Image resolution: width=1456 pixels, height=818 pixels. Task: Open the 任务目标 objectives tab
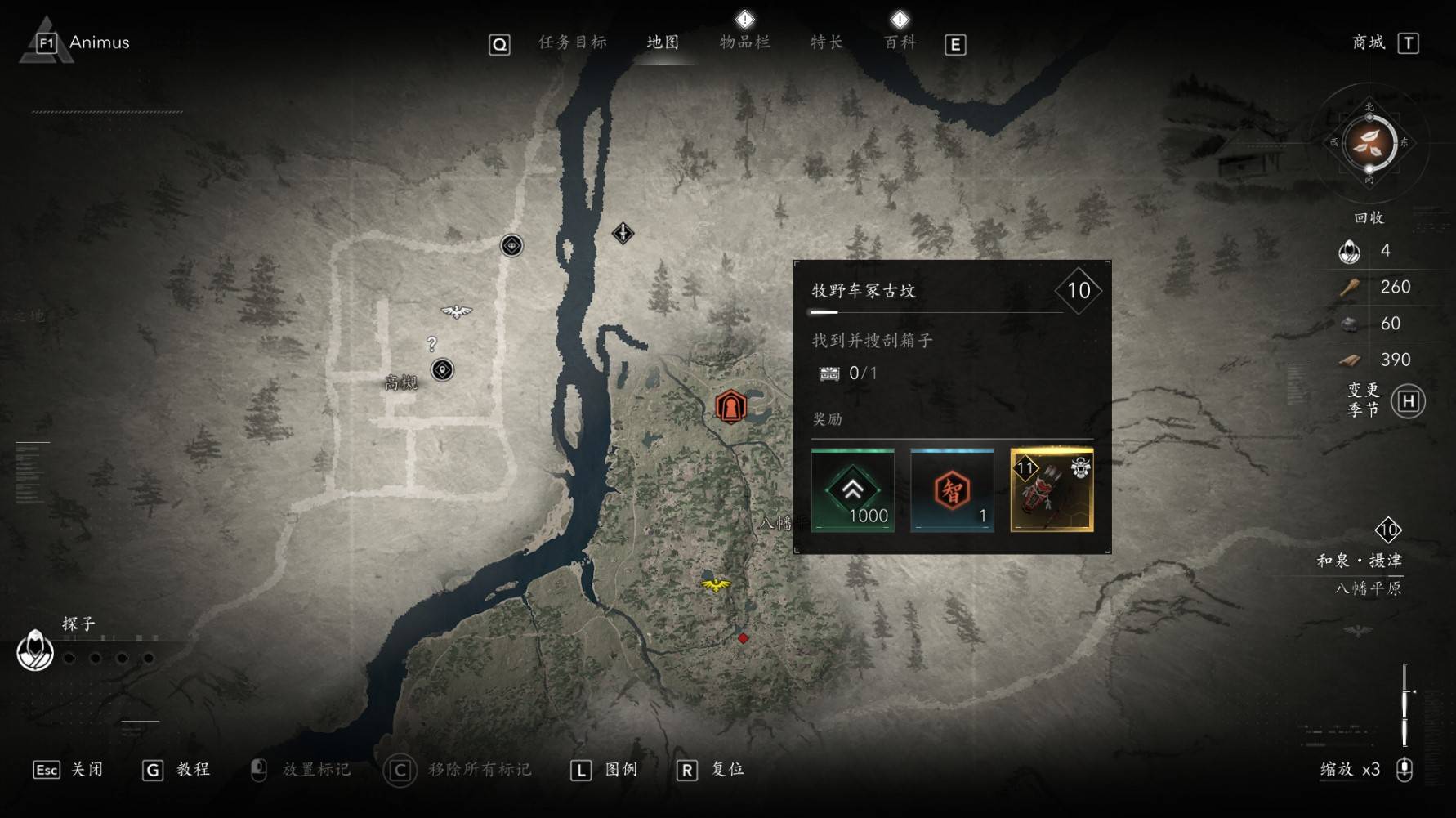tap(572, 42)
